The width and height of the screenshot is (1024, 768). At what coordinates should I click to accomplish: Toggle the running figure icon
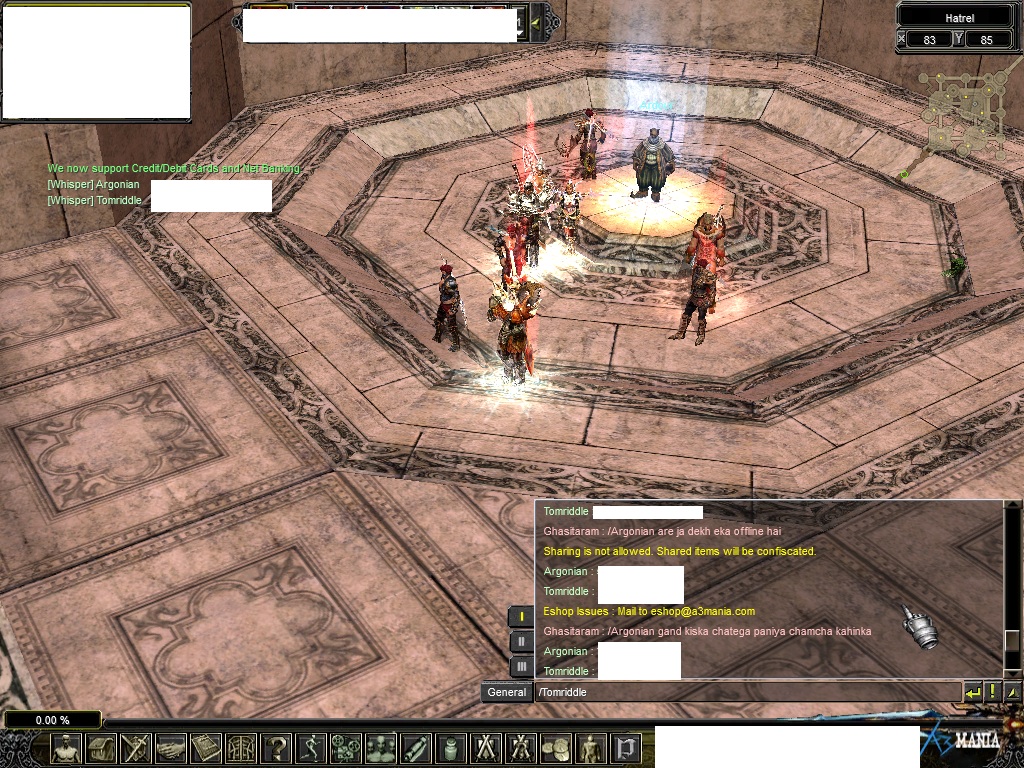click(311, 748)
